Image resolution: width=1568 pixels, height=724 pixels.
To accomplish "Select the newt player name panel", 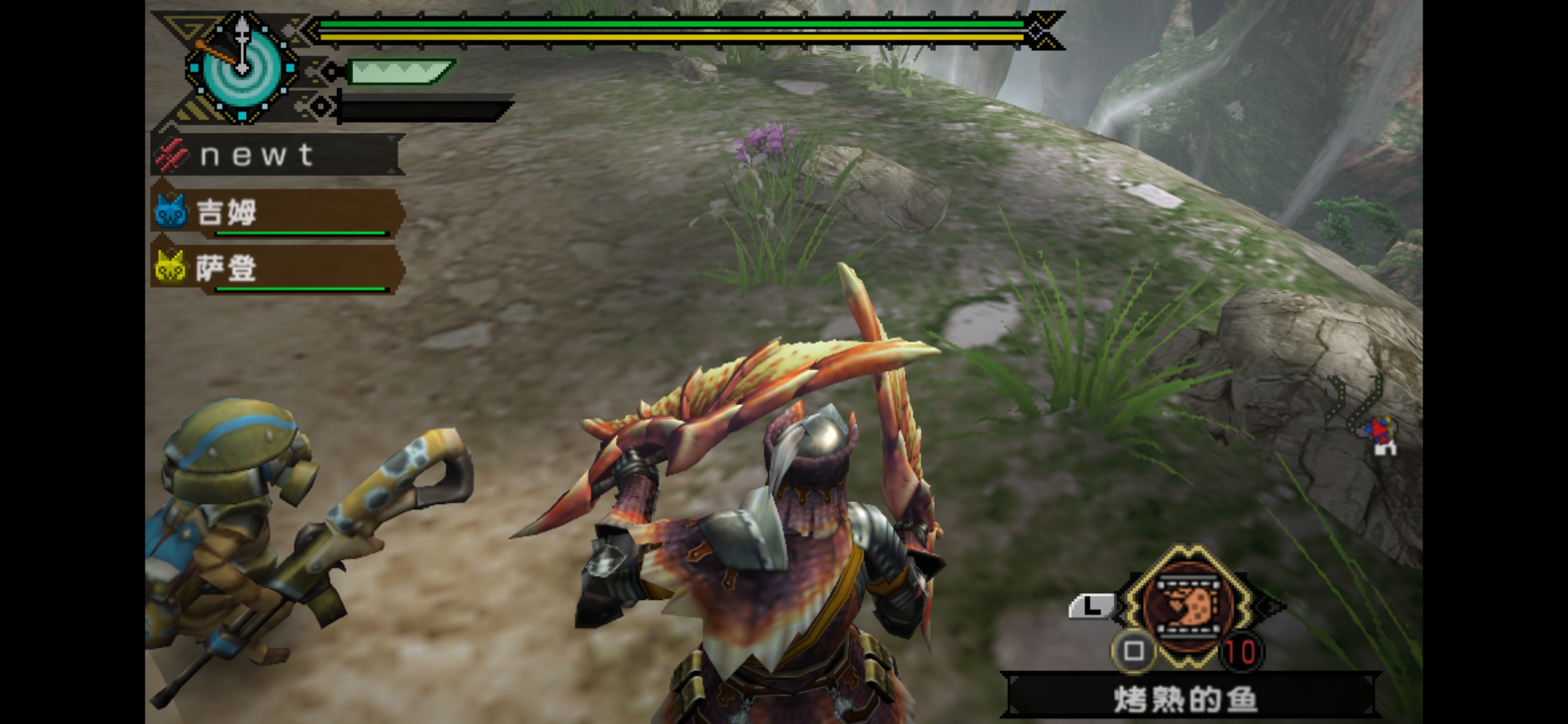I will coord(277,155).
